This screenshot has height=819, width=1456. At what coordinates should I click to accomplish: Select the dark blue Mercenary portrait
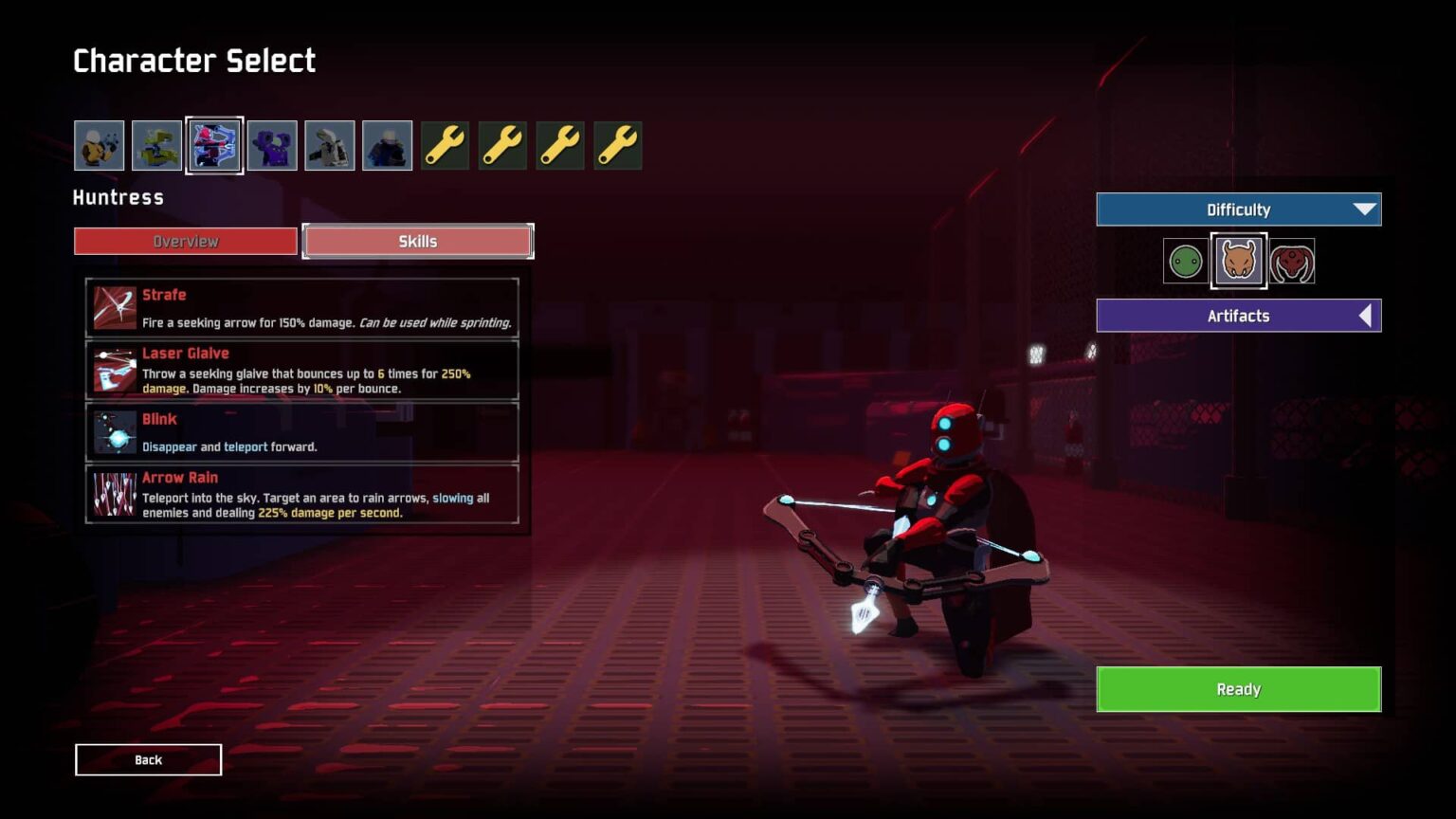(388, 146)
